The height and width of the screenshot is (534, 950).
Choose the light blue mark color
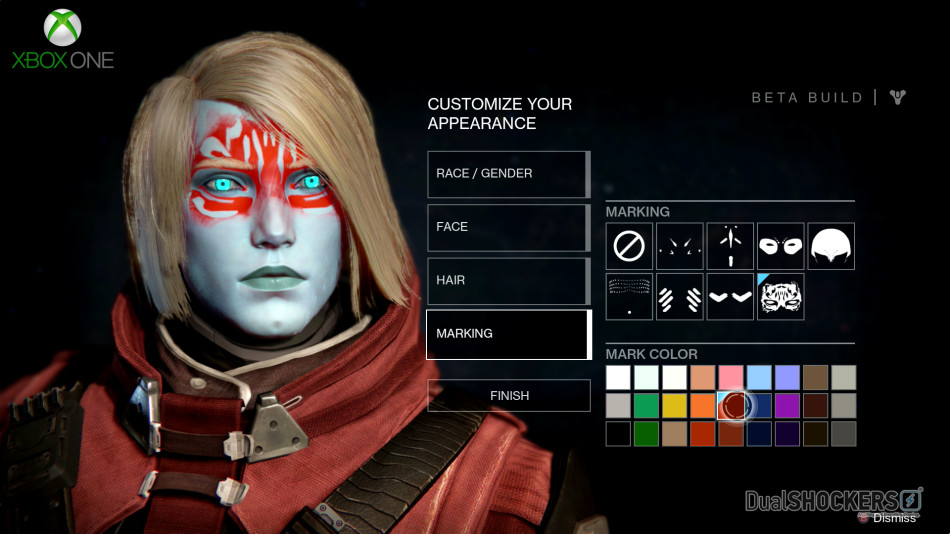click(x=759, y=377)
